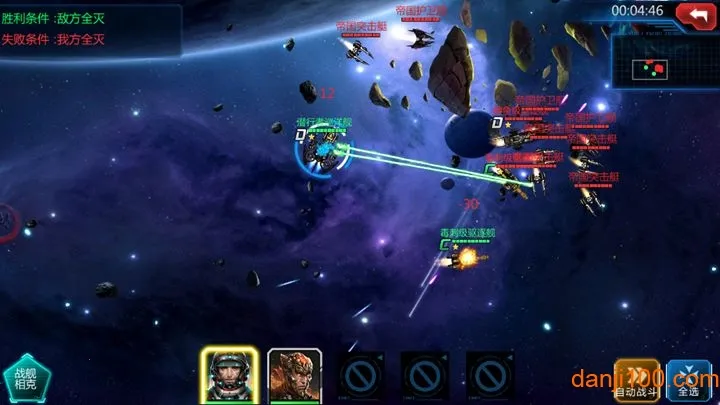The height and width of the screenshot is (405, 720).
Task: Open the battle minimap
Action: [x=665, y=70]
